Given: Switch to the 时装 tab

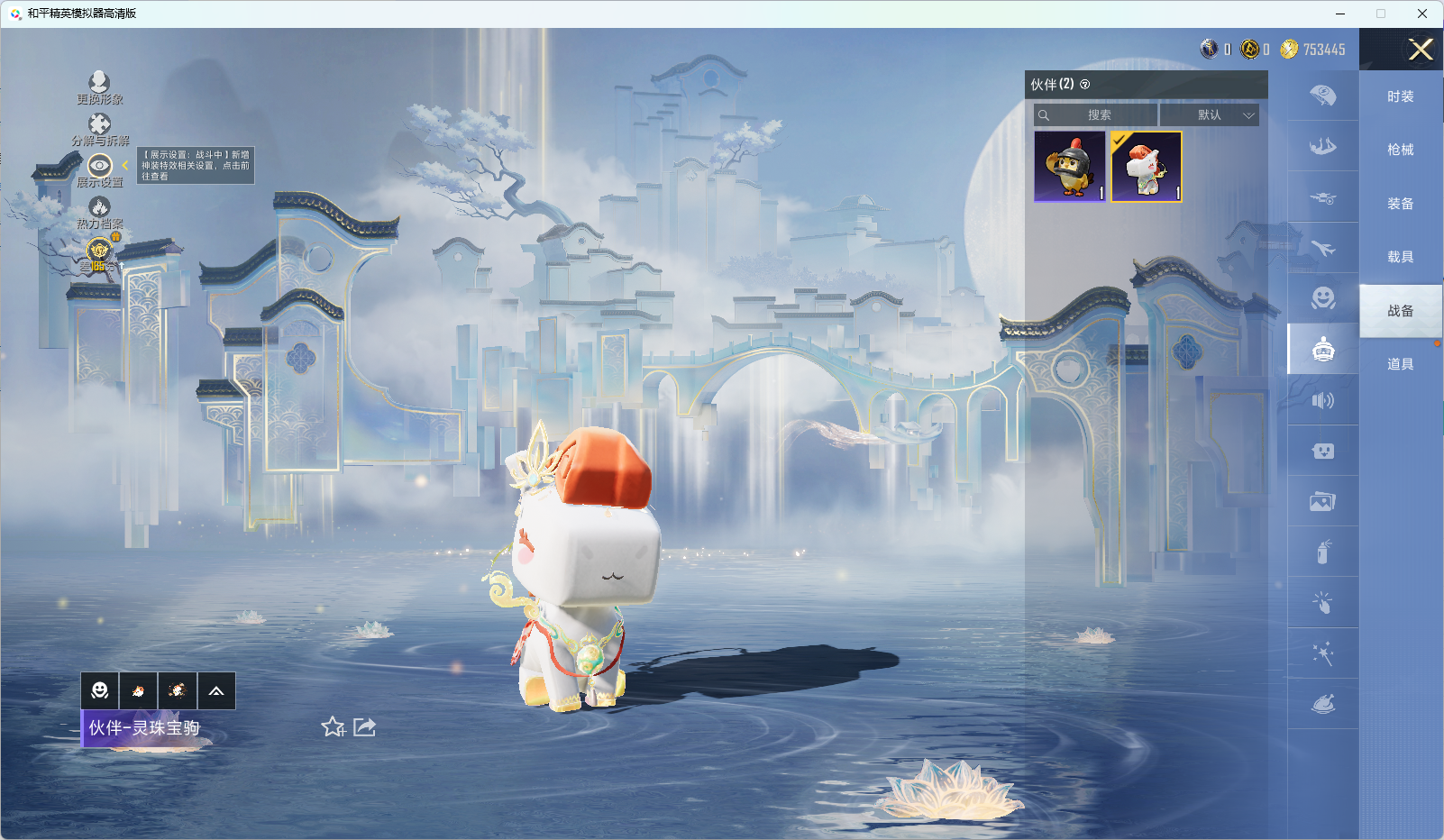Looking at the screenshot, I should [x=1400, y=96].
